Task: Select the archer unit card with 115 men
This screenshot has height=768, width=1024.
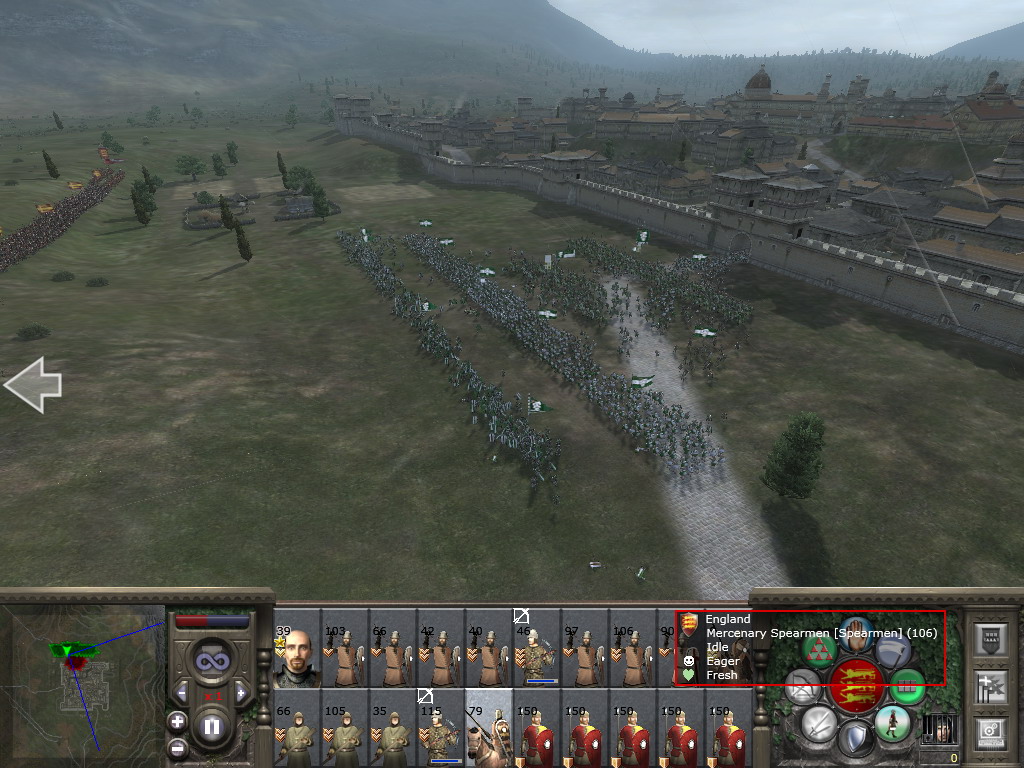Action: point(441,729)
